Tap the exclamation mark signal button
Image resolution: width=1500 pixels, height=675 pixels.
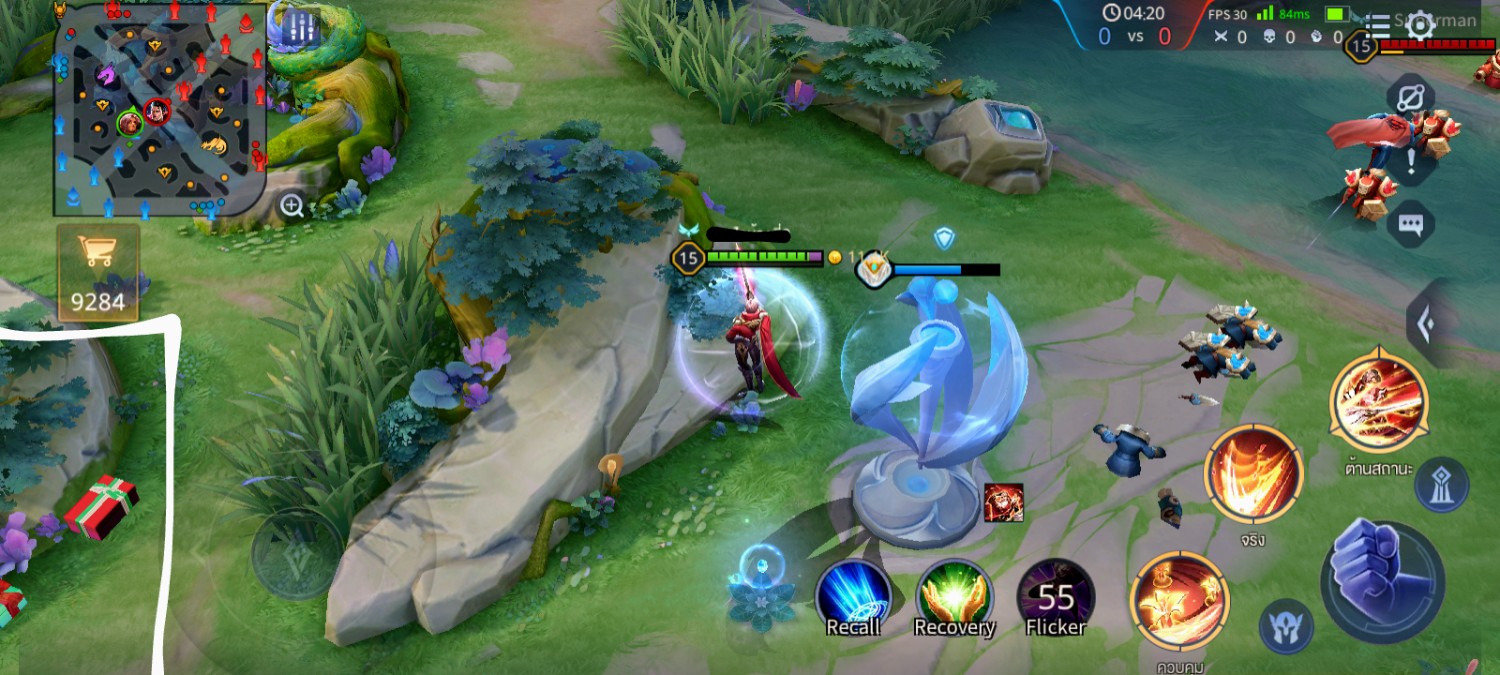[1411, 160]
